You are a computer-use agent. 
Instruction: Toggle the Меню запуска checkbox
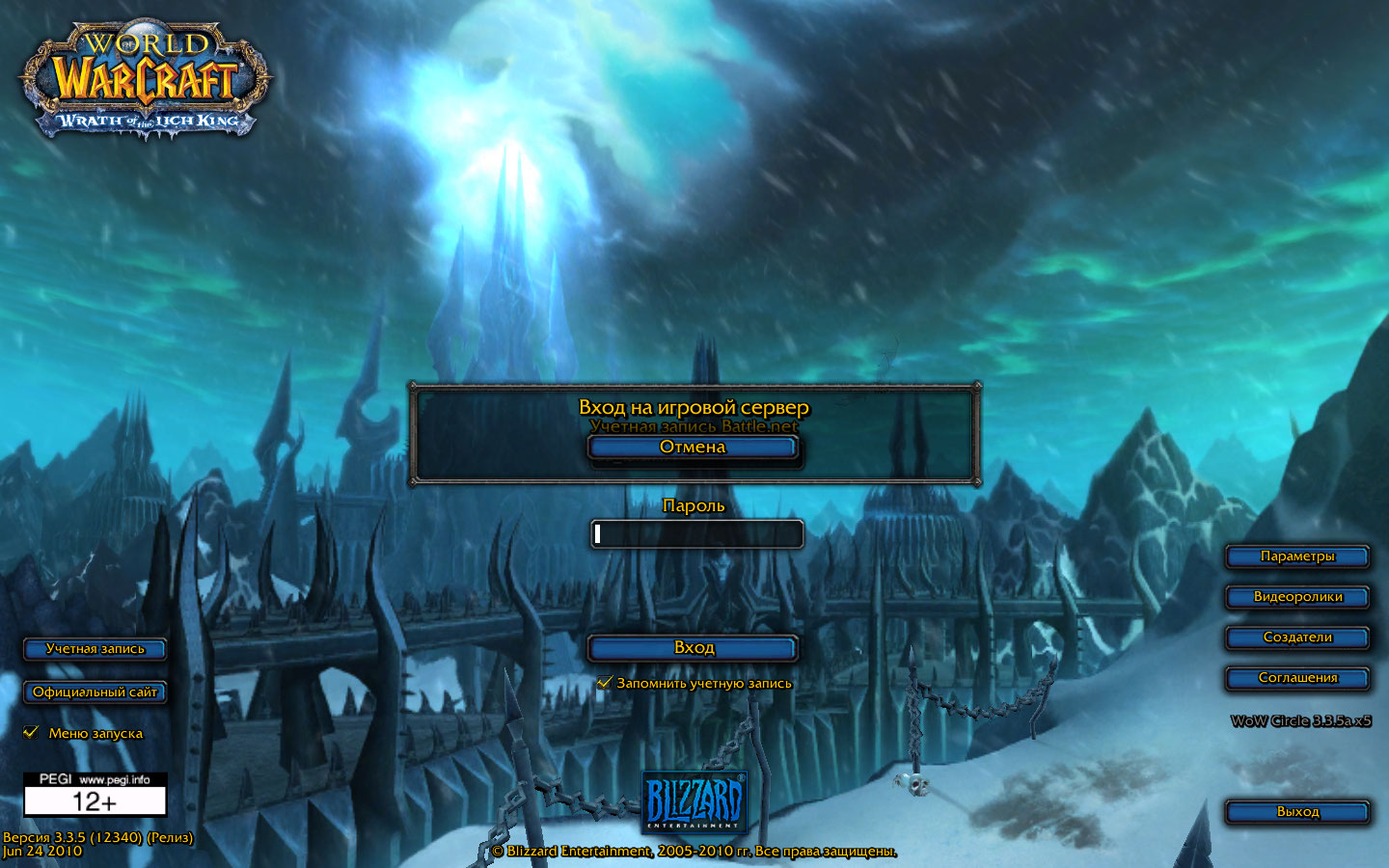(31, 733)
